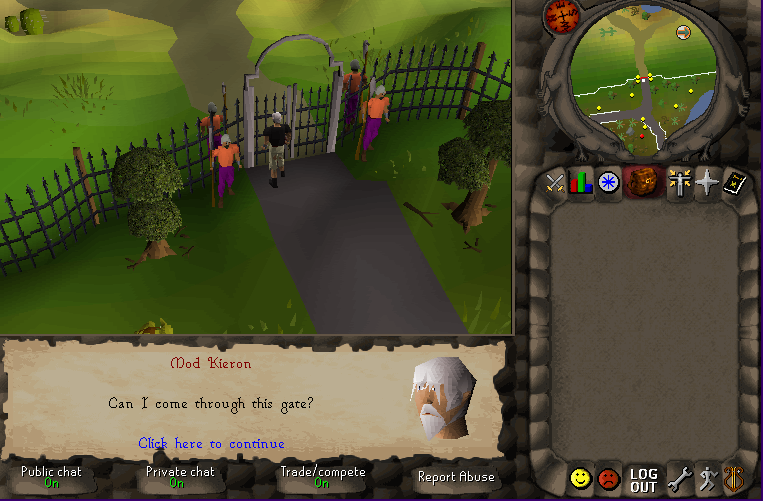Switch to the prayer star tab
Screen dimensions: 763x501
tap(707, 183)
